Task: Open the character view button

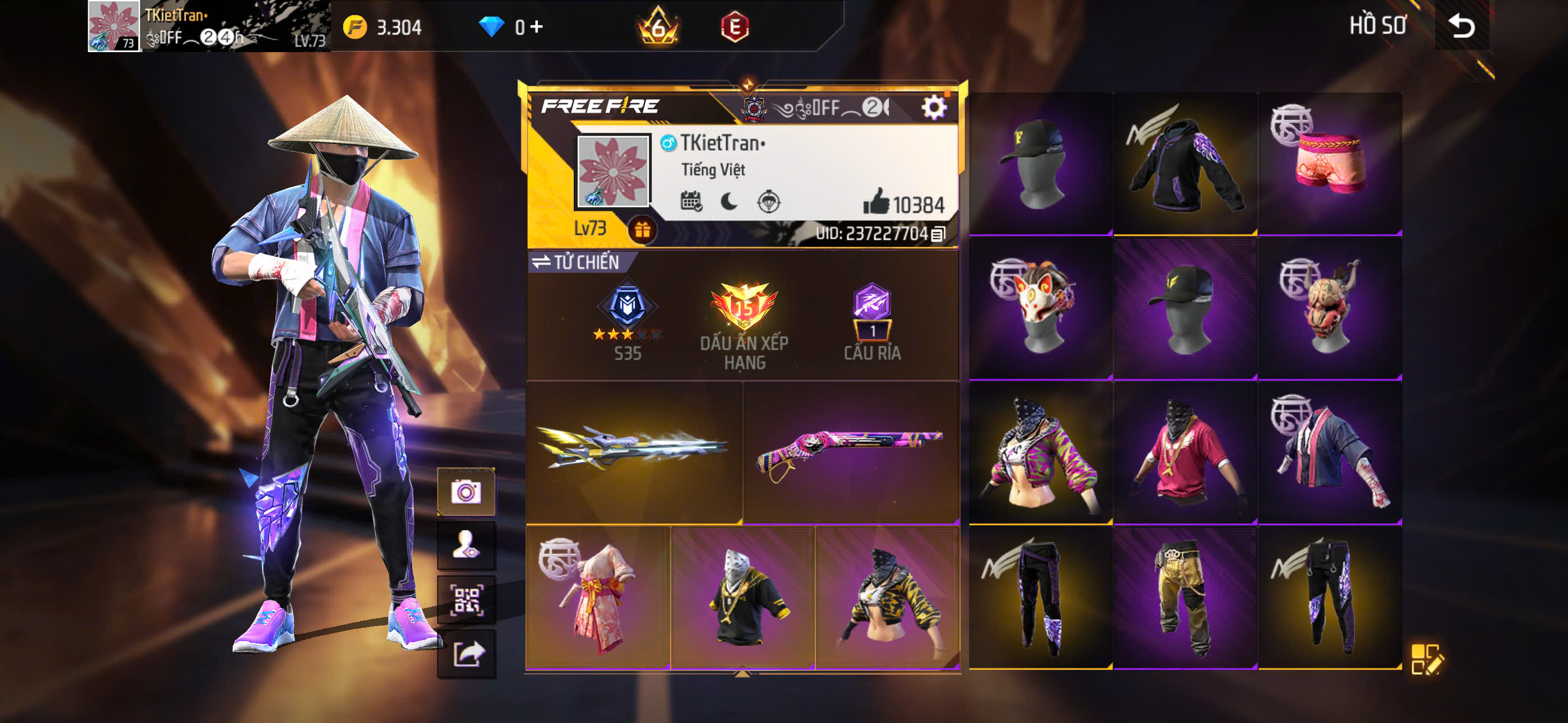Action: (465, 545)
